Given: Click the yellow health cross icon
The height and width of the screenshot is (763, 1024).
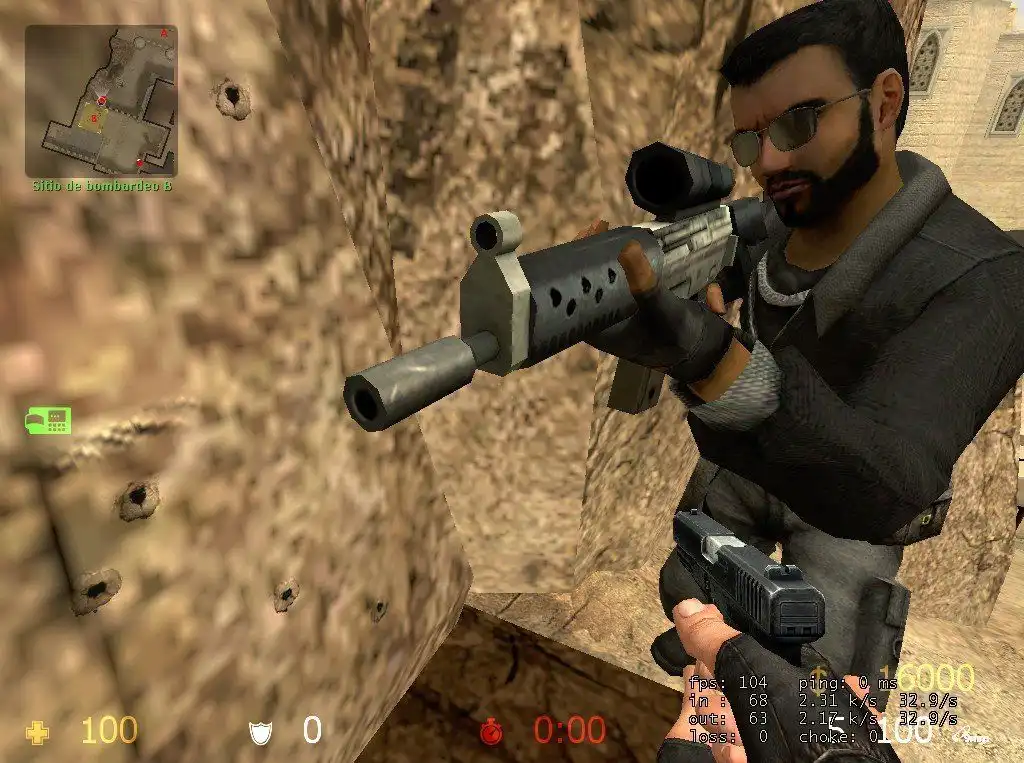Looking at the screenshot, I should coord(38,733).
